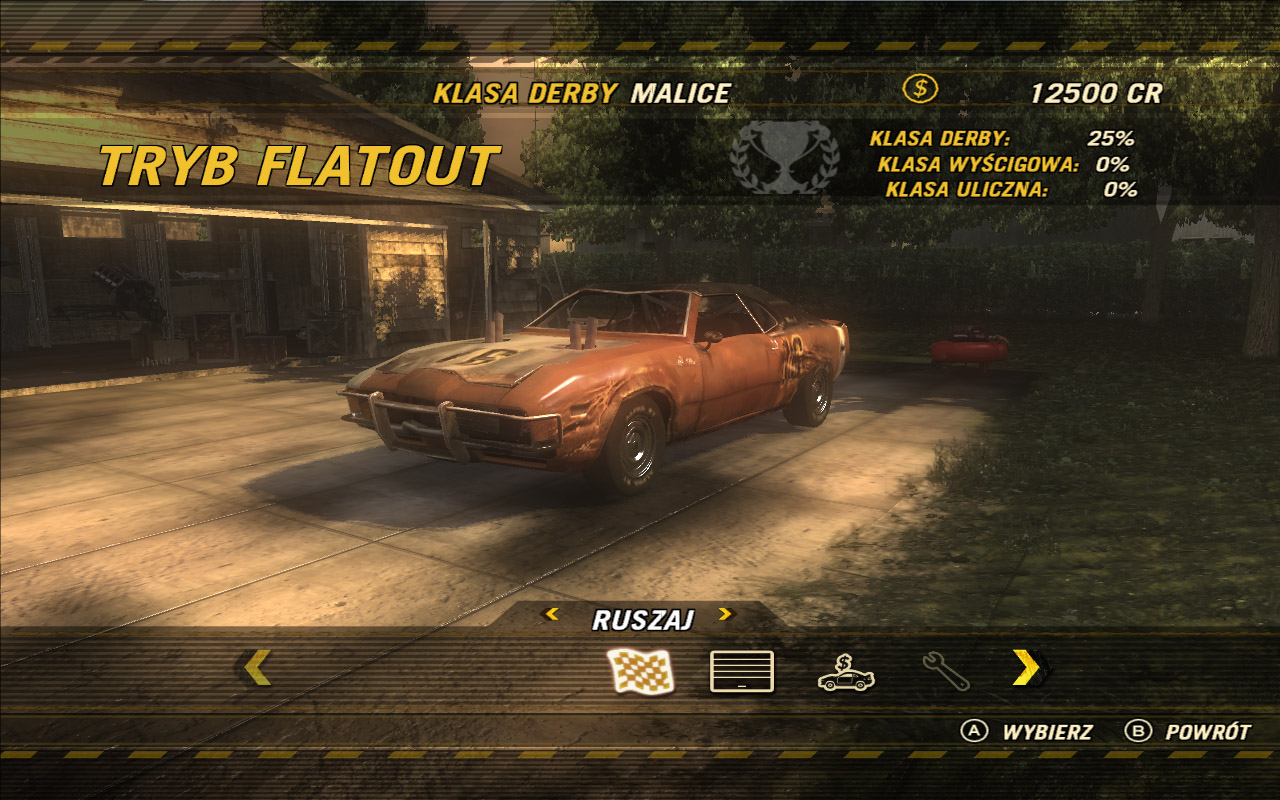Image resolution: width=1280 pixels, height=800 pixels.
Task: Open the garage door icon
Action: pos(742,671)
